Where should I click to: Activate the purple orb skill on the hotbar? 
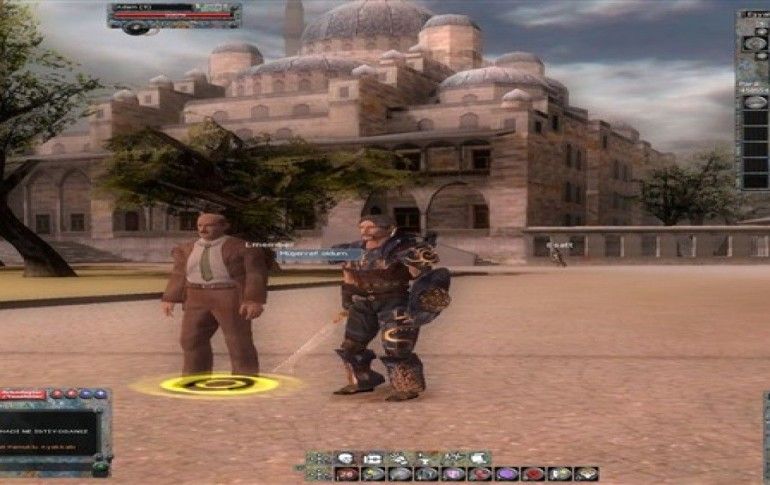pos(506,473)
